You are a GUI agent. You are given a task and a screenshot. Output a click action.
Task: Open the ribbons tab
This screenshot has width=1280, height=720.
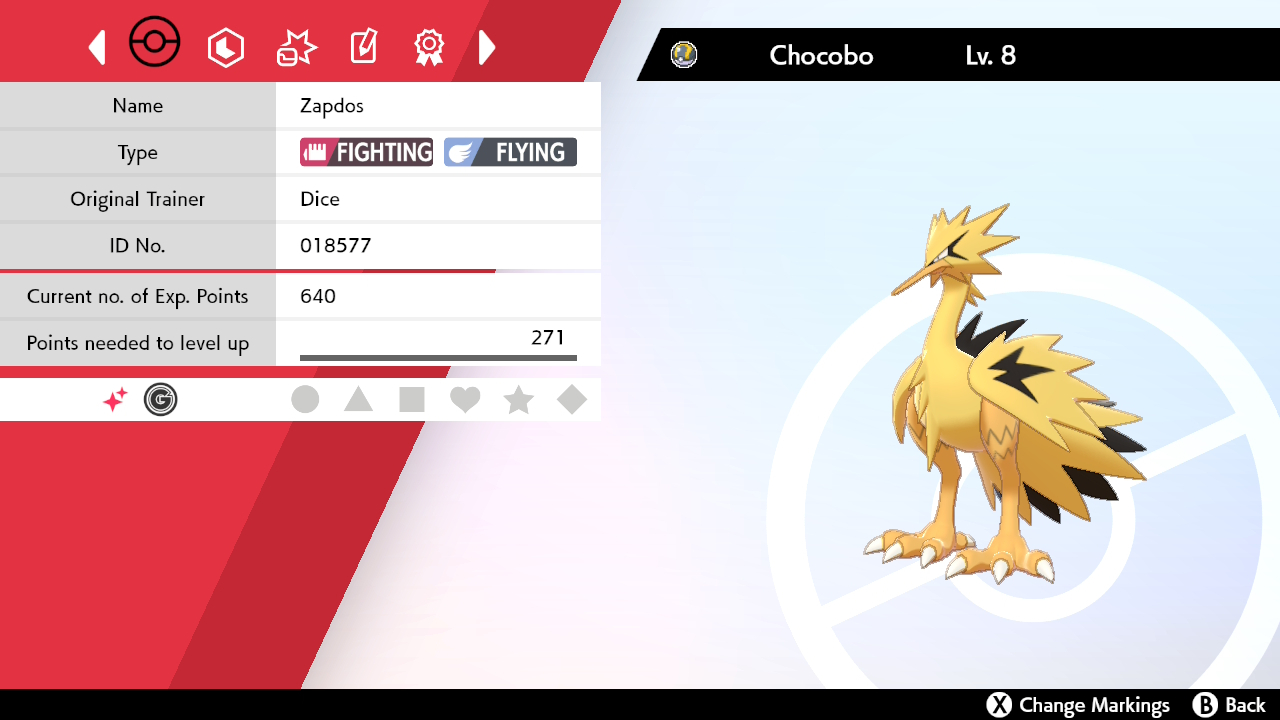point(429,47)
